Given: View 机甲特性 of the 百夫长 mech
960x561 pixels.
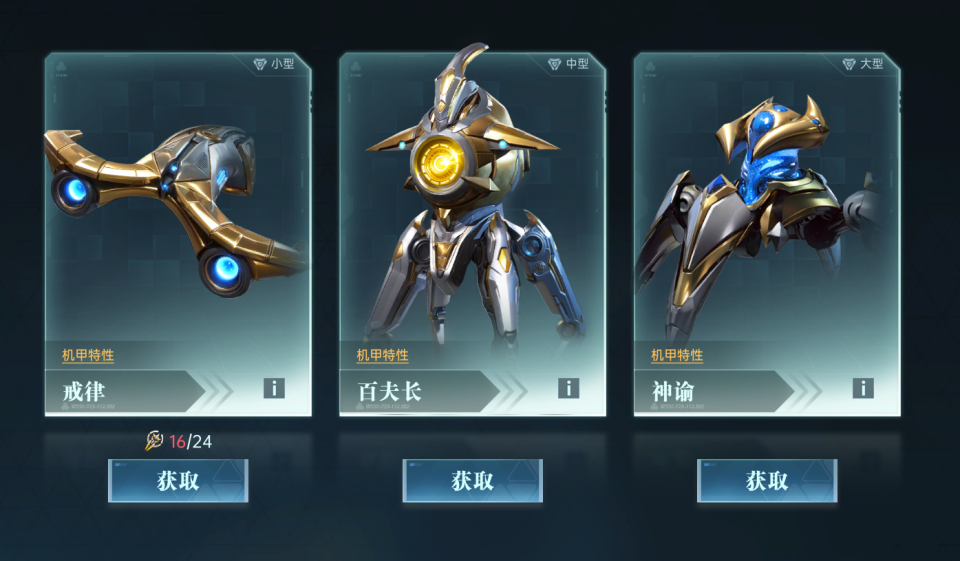Looking at the screenshot, I should pos(382,355).
